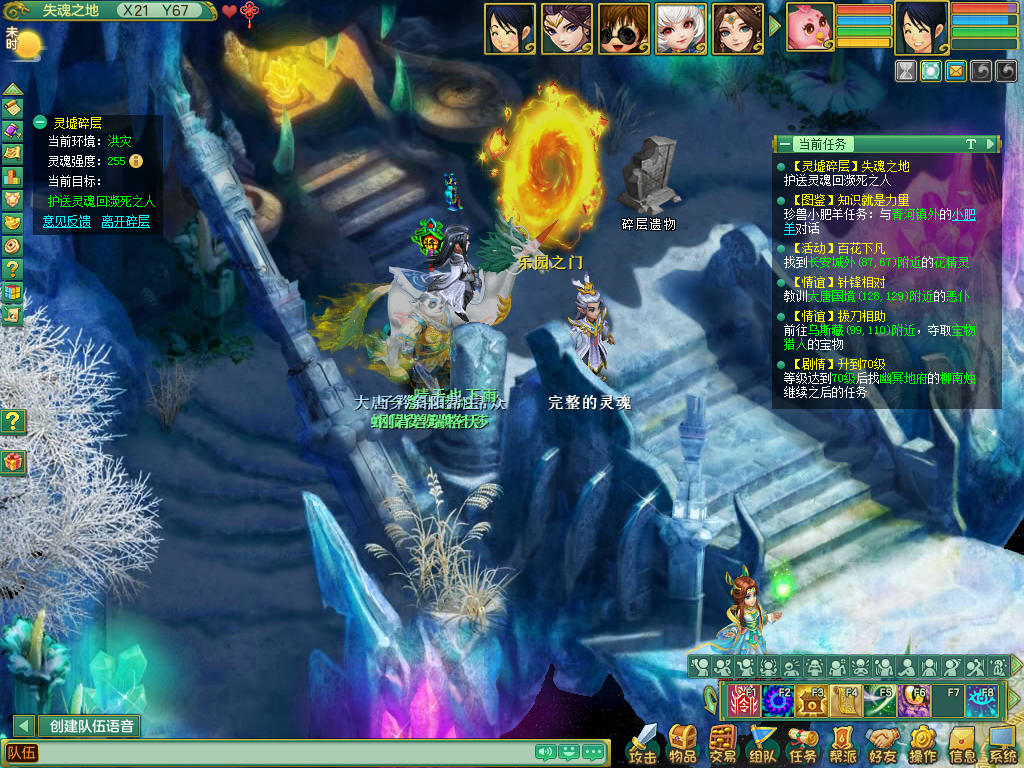The height and width of the screenshot is (768, 1024).
Task: Activate the F1 red skill icon
Action: [x=744, y=701]
